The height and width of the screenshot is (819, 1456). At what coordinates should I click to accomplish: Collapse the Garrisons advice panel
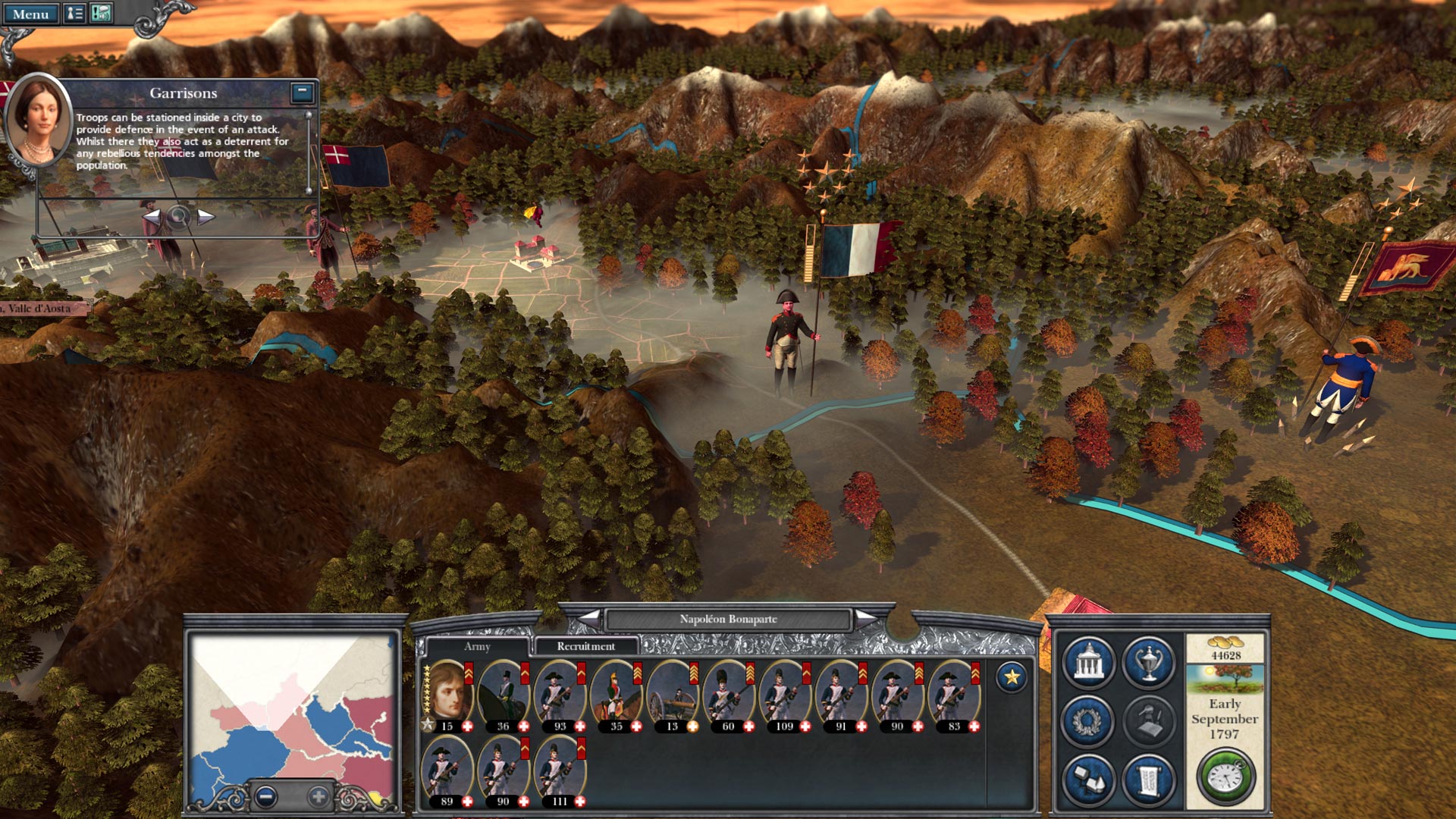pyautogui.click(x=301, y=91)
